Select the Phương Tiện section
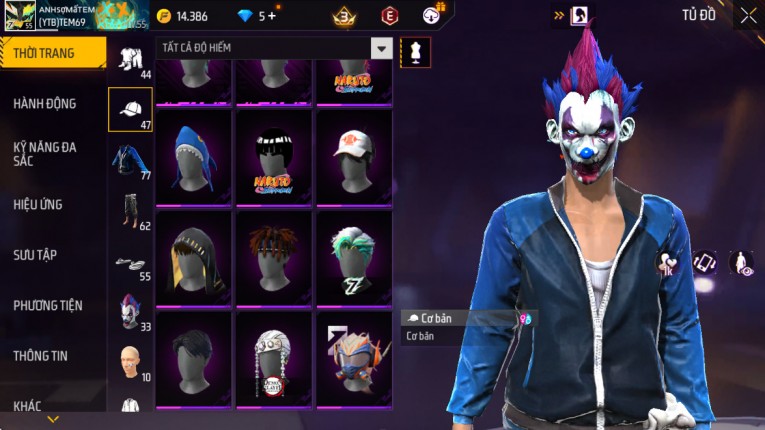This screenshot has width=765, height=430. pos(47,305)
